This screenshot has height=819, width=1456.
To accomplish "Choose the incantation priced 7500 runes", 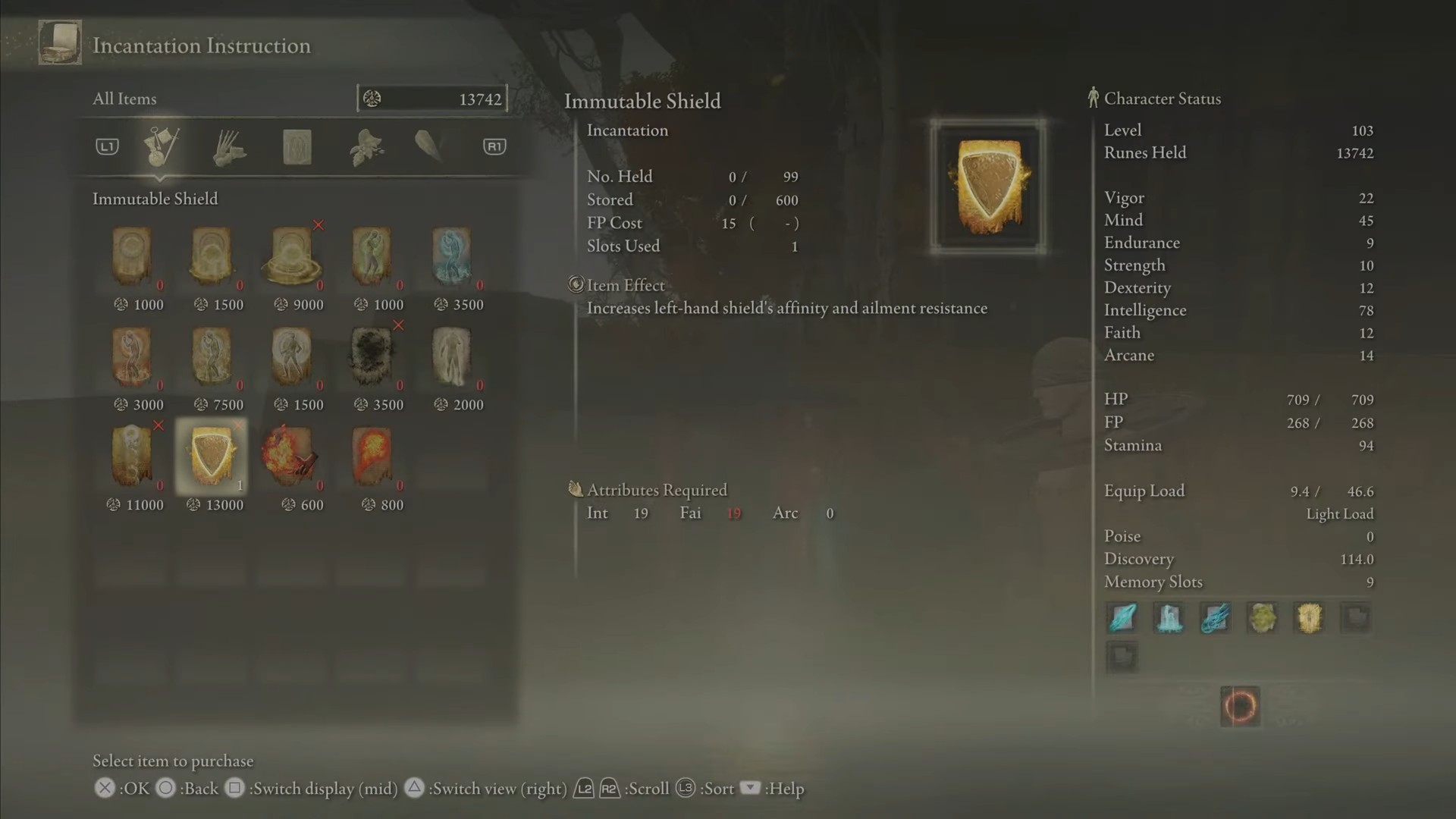I will [212, 356].
